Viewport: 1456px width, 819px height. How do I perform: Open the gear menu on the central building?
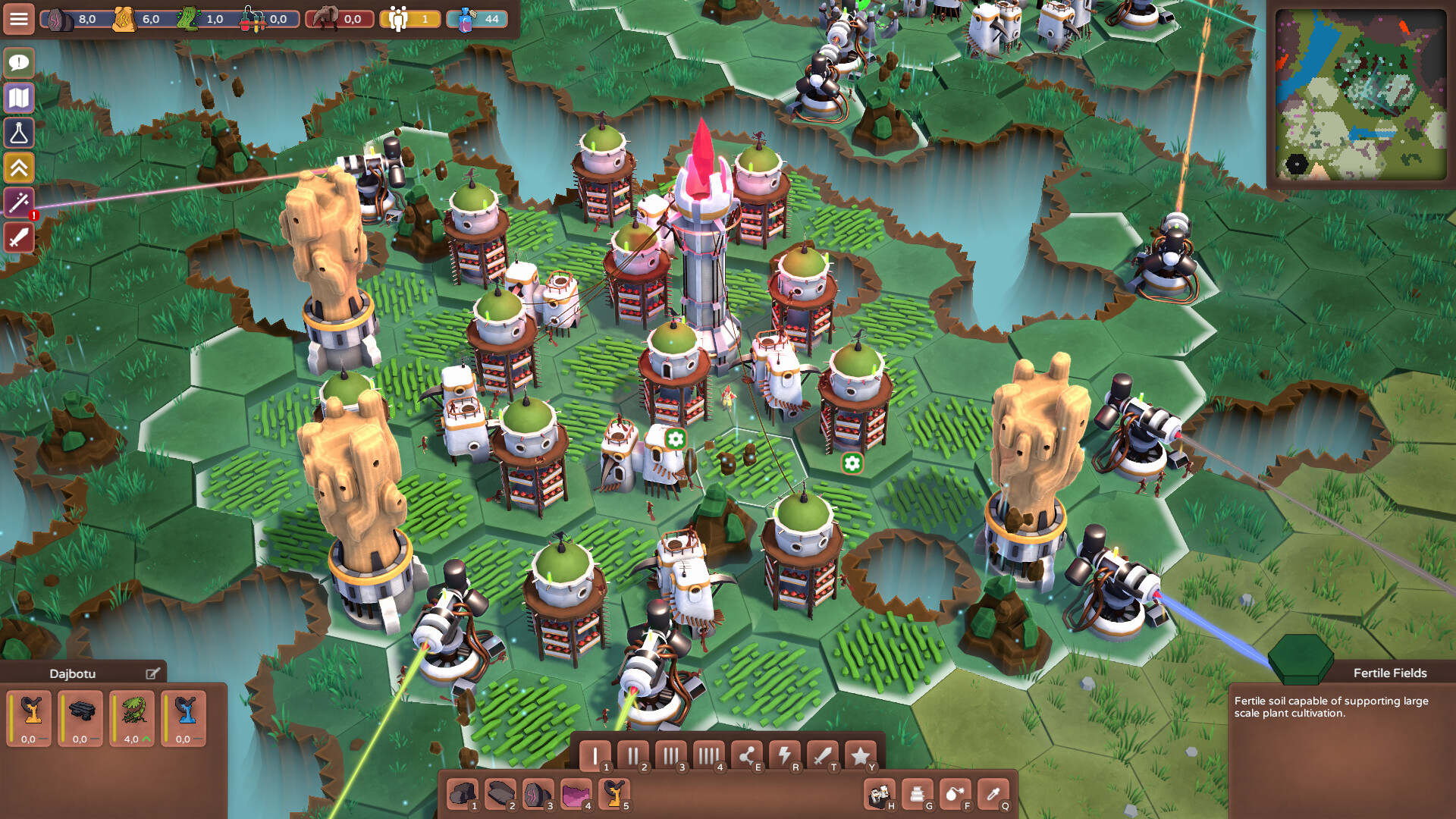(x=674, y=438)
